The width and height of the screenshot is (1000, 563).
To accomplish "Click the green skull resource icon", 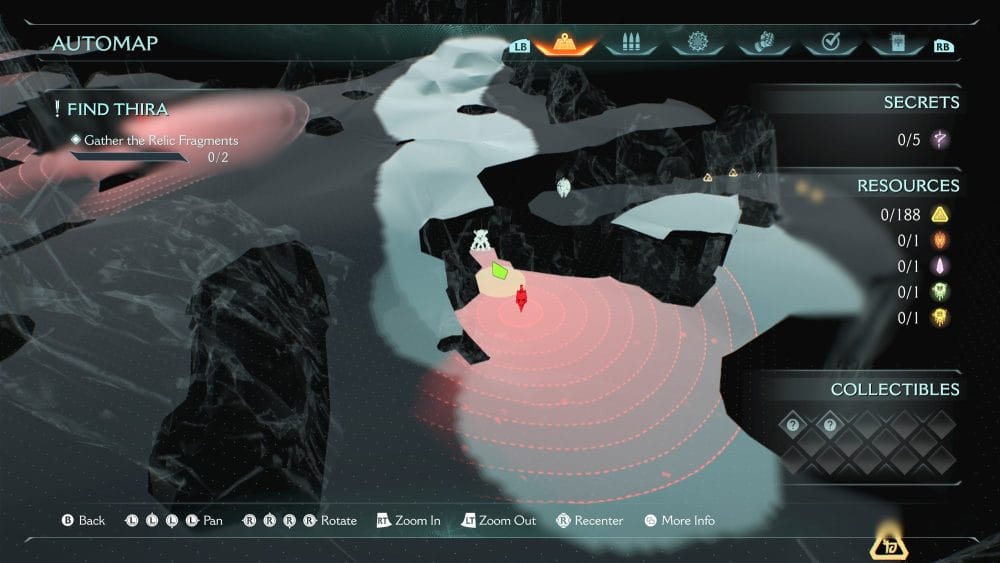I will pyautogui.click(x=940, y=292).
